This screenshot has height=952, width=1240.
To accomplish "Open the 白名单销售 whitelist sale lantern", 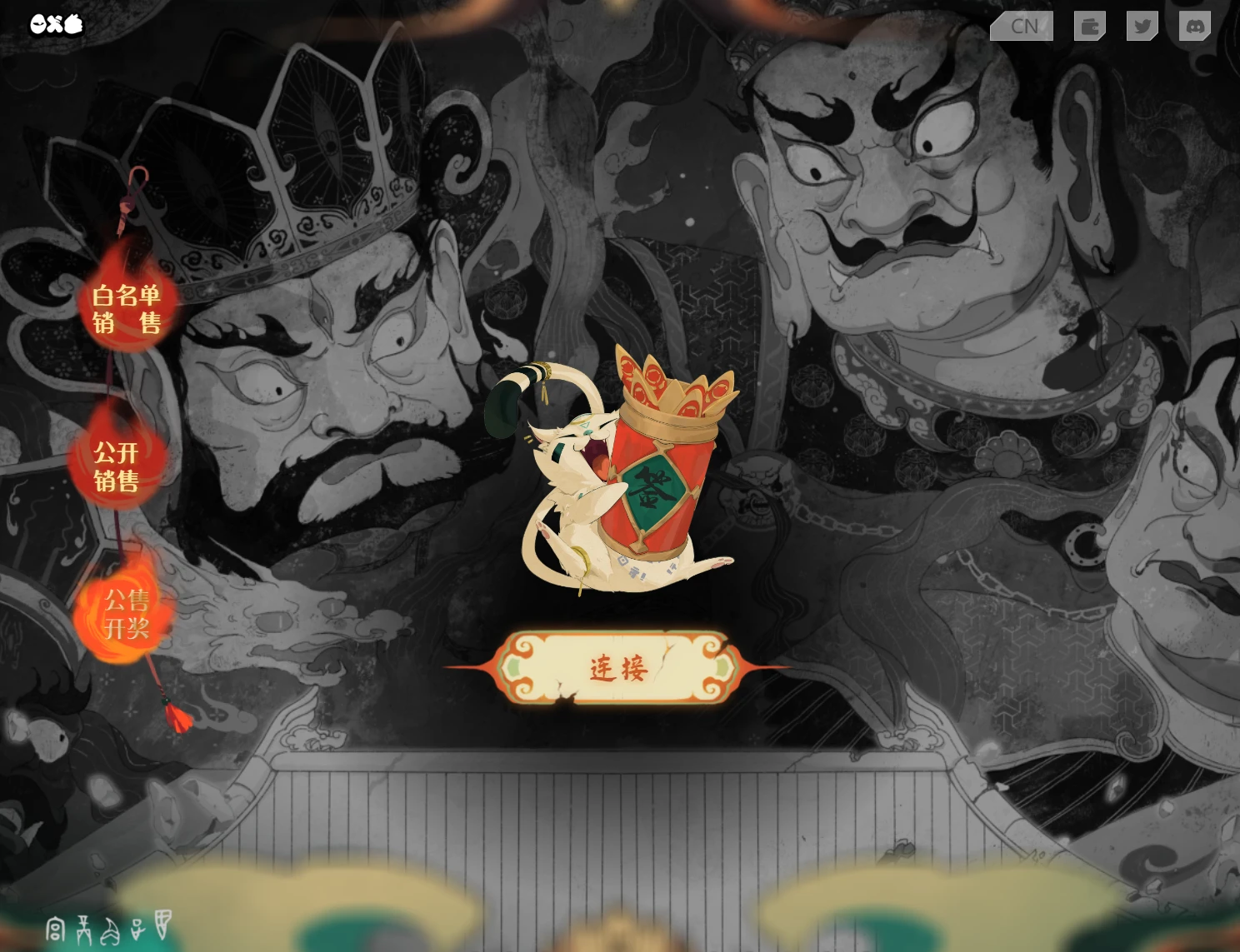I will (127, 308).
